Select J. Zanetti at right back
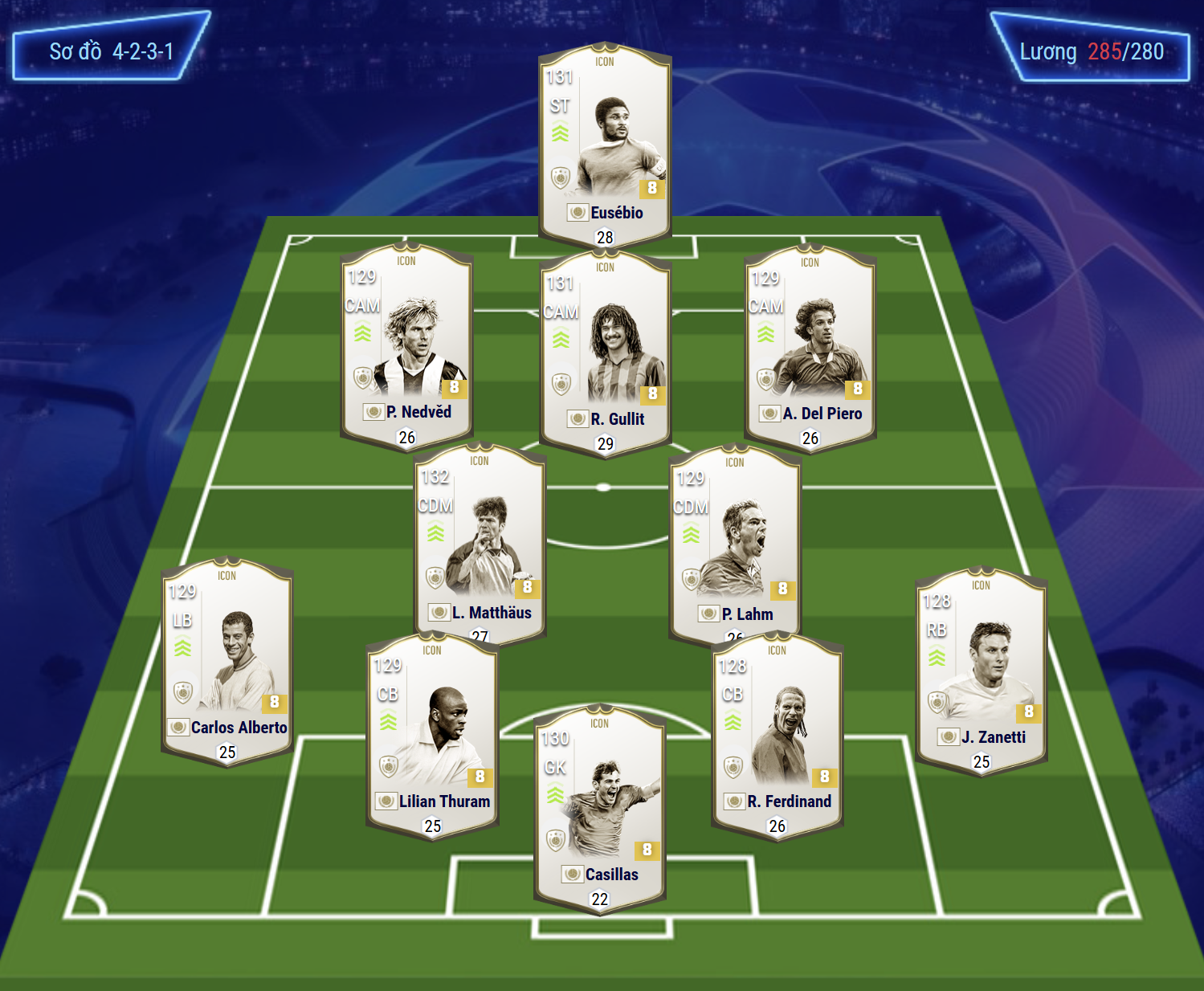Viewport: 1204px width, 991px height. (981, 670)
